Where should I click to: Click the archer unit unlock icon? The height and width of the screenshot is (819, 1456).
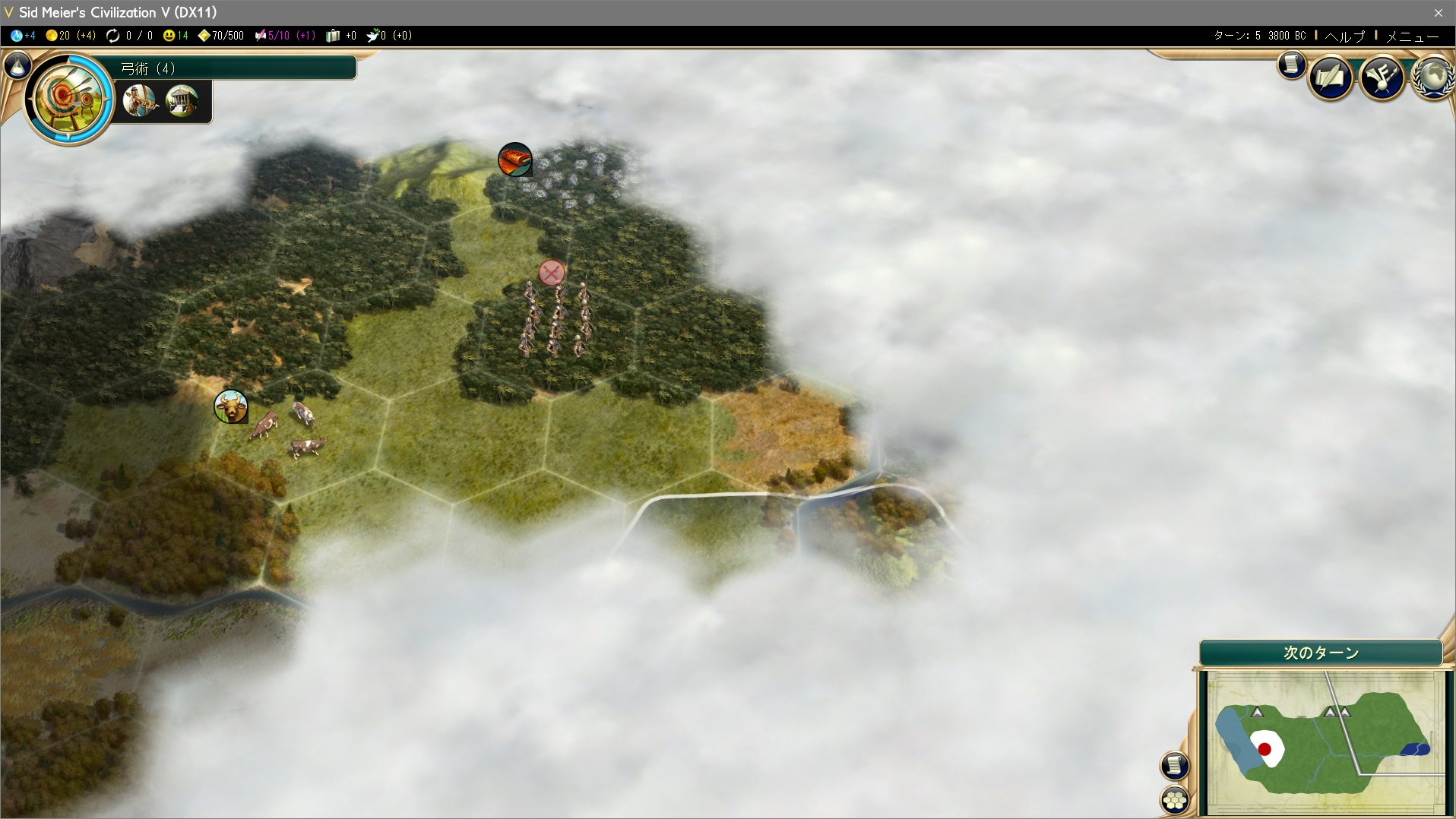point(140,100)
